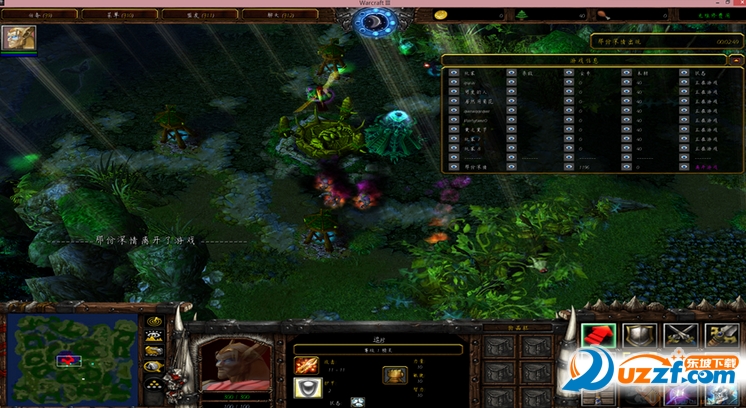The height and width of the screenshot is (408, 746).
Task: Click the hero attribute icon in unit info
Action: tap(393, 375)
